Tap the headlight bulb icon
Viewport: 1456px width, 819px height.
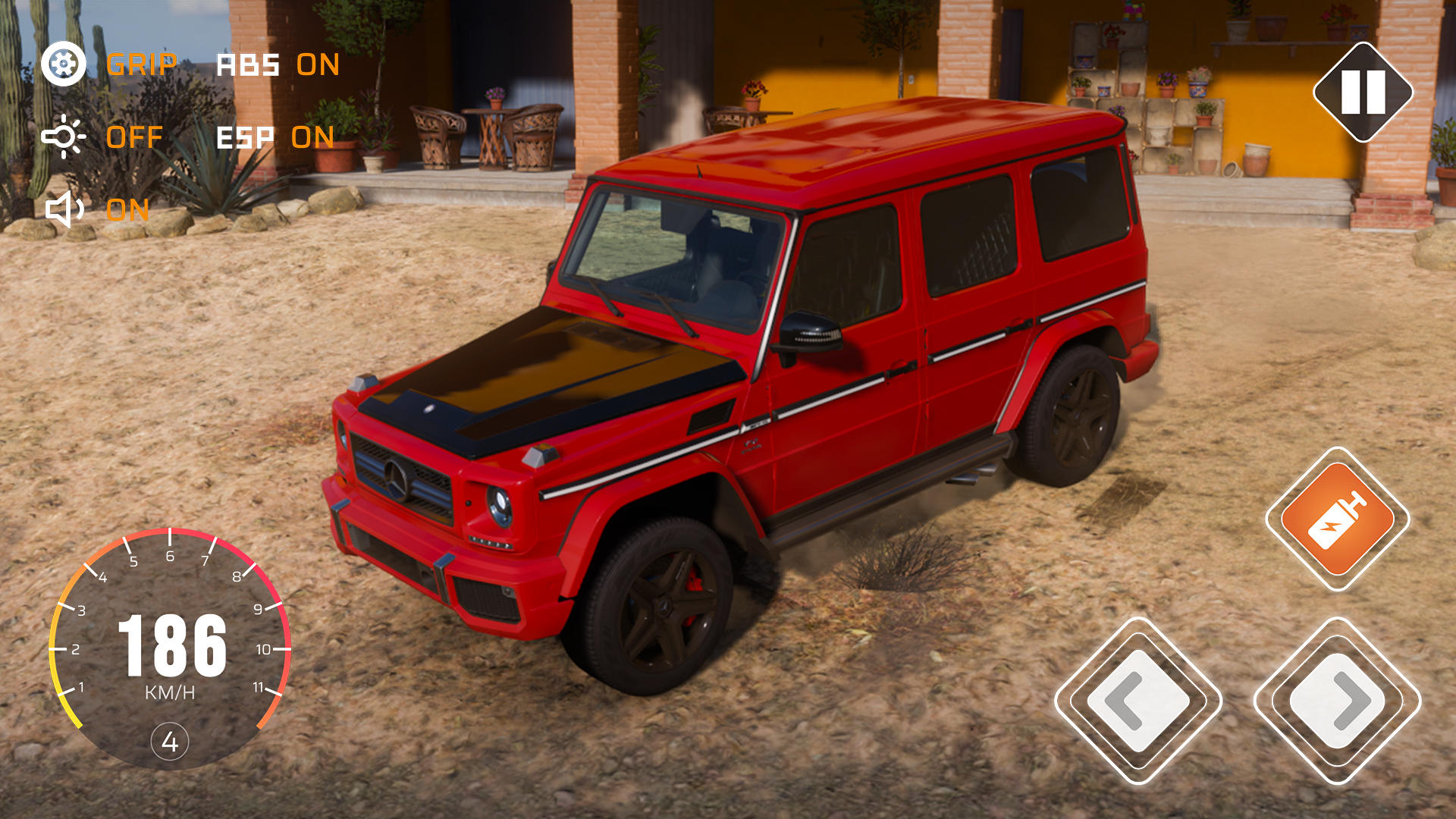point(64,137)
